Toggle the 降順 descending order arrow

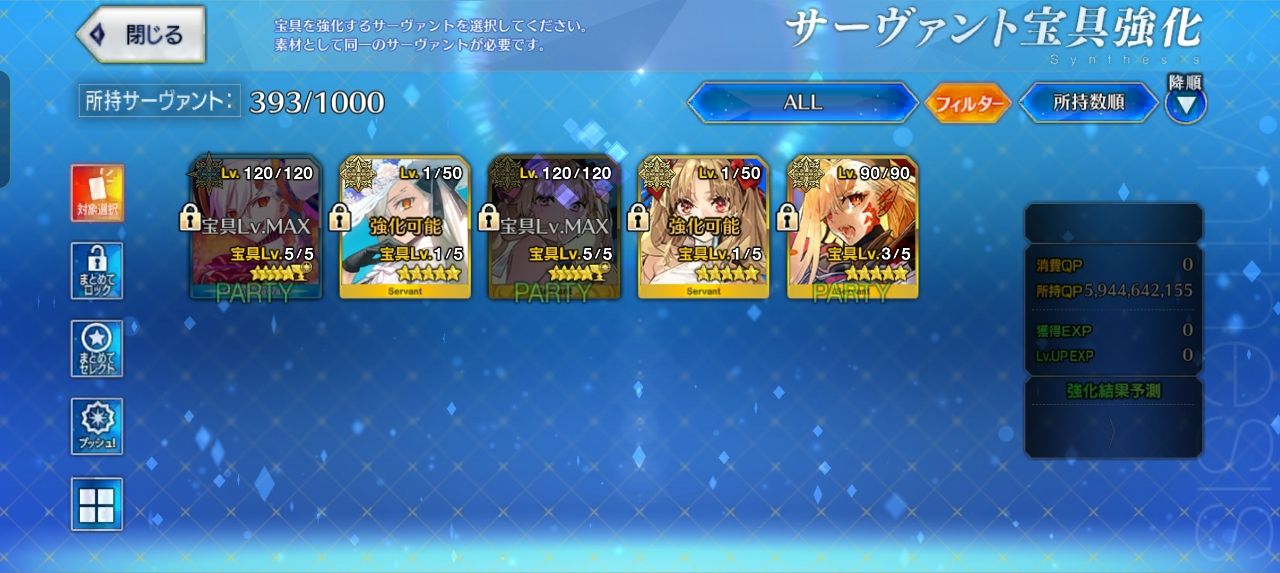[x=1185, y=103]
